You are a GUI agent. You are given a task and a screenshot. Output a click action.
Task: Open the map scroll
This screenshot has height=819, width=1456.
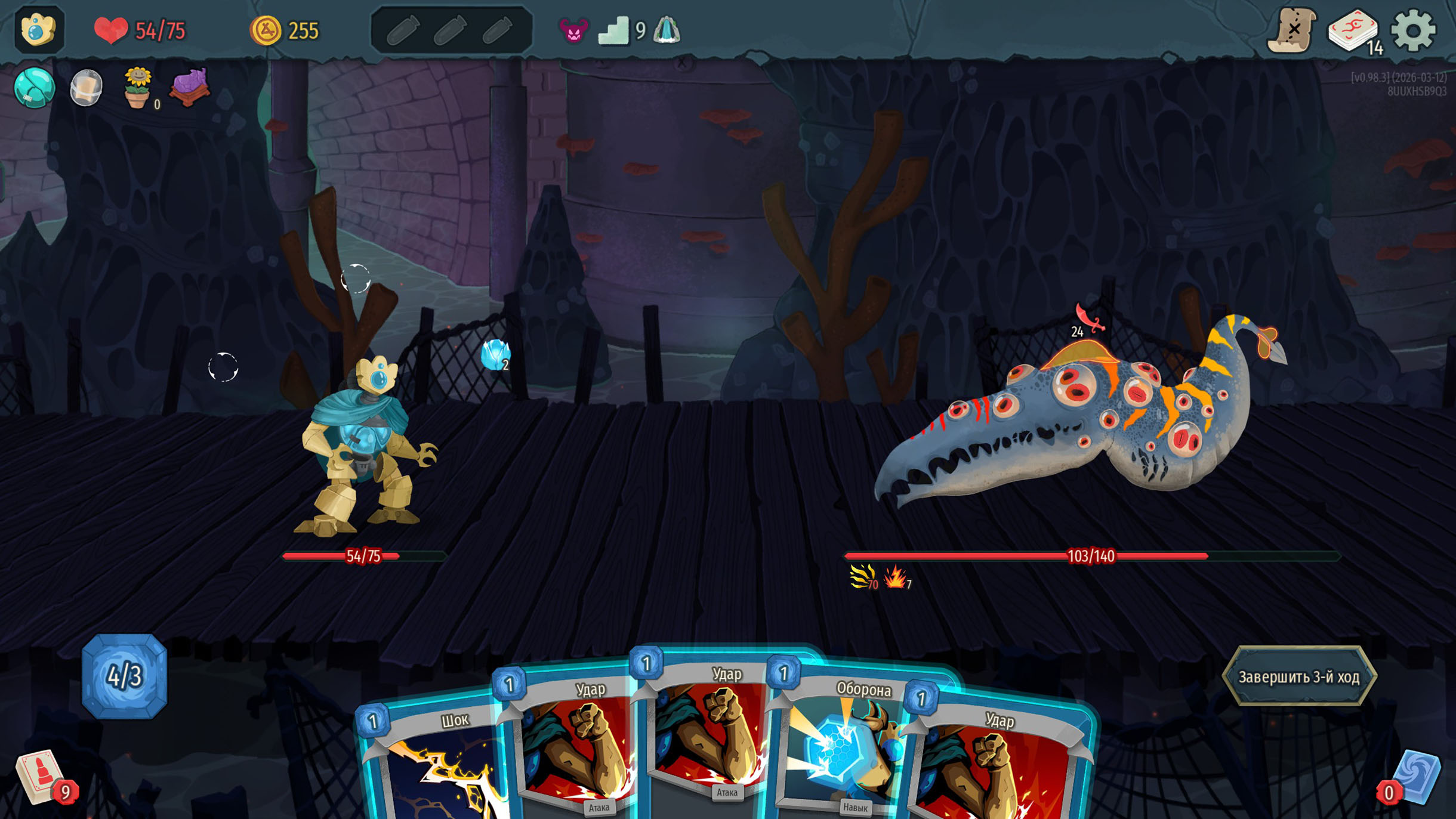point(1292,30)
